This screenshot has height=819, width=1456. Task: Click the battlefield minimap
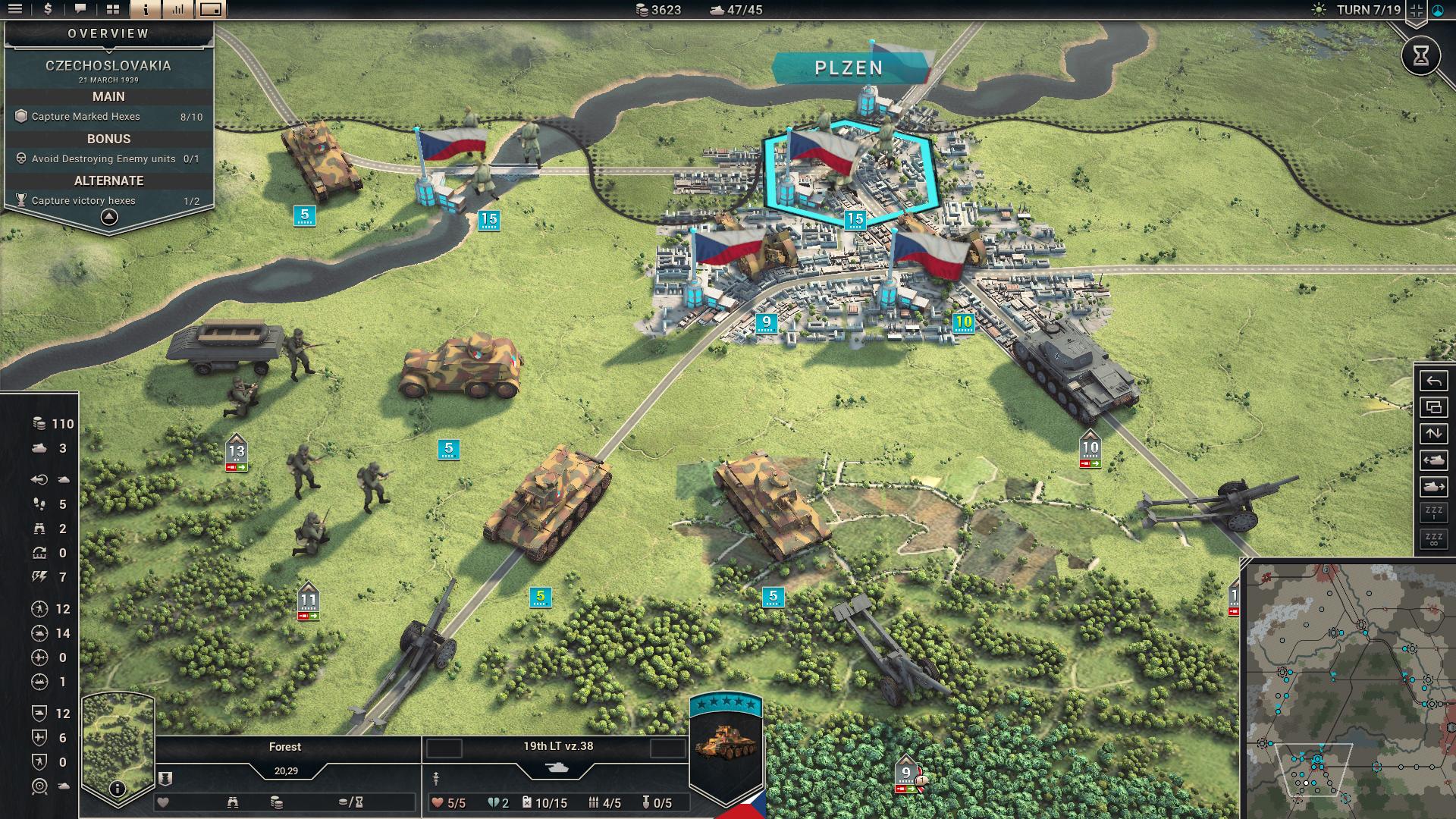[1351, 690]
